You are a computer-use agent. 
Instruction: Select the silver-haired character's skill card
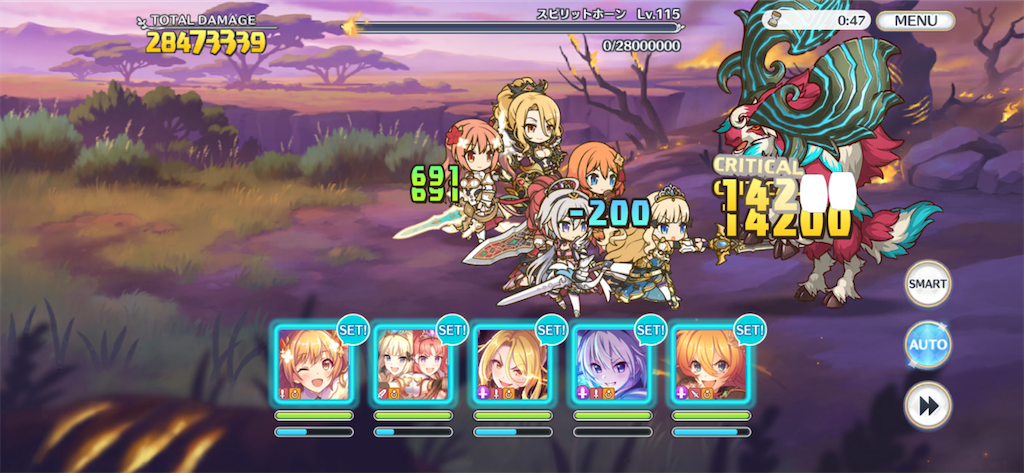611,364
